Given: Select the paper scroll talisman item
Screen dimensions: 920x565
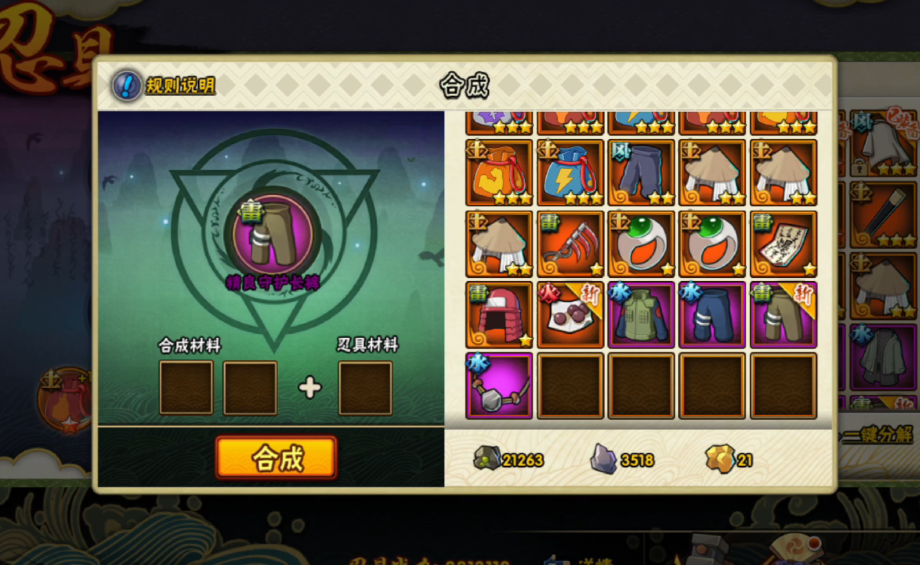Looking at the screenshot, I should (x=783, y=244).
